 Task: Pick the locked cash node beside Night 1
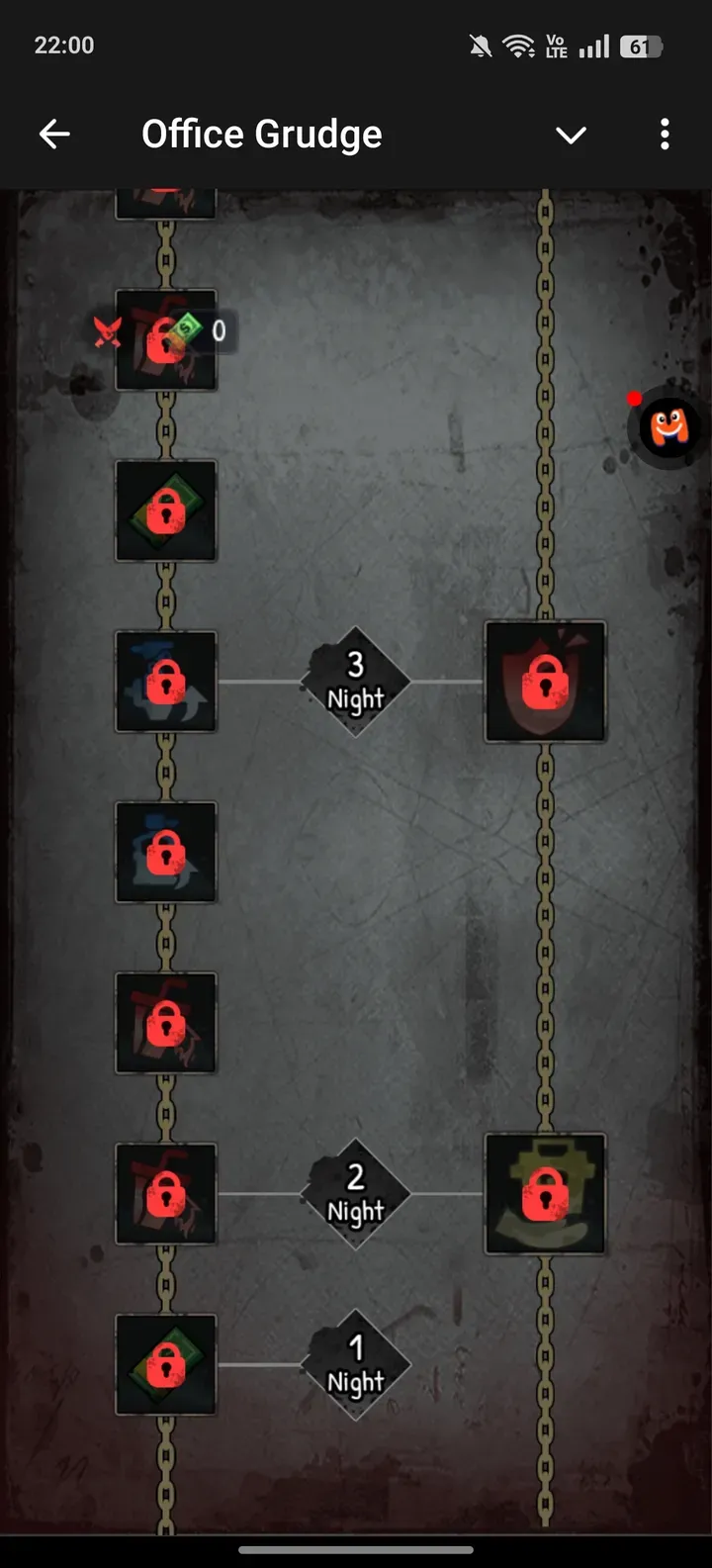[x=166, y=1365]
